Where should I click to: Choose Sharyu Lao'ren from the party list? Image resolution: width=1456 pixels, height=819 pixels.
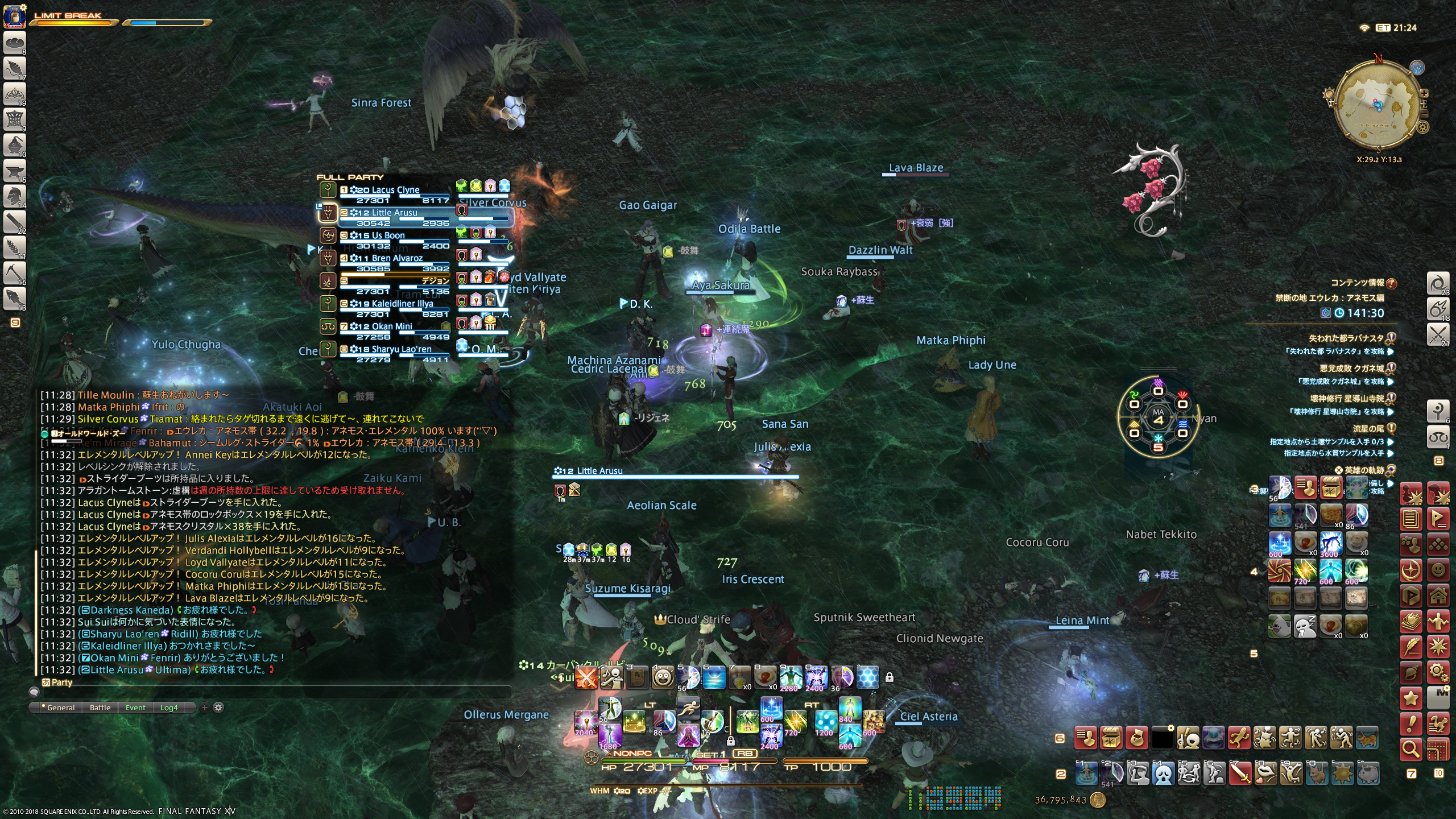click(401, 349)
